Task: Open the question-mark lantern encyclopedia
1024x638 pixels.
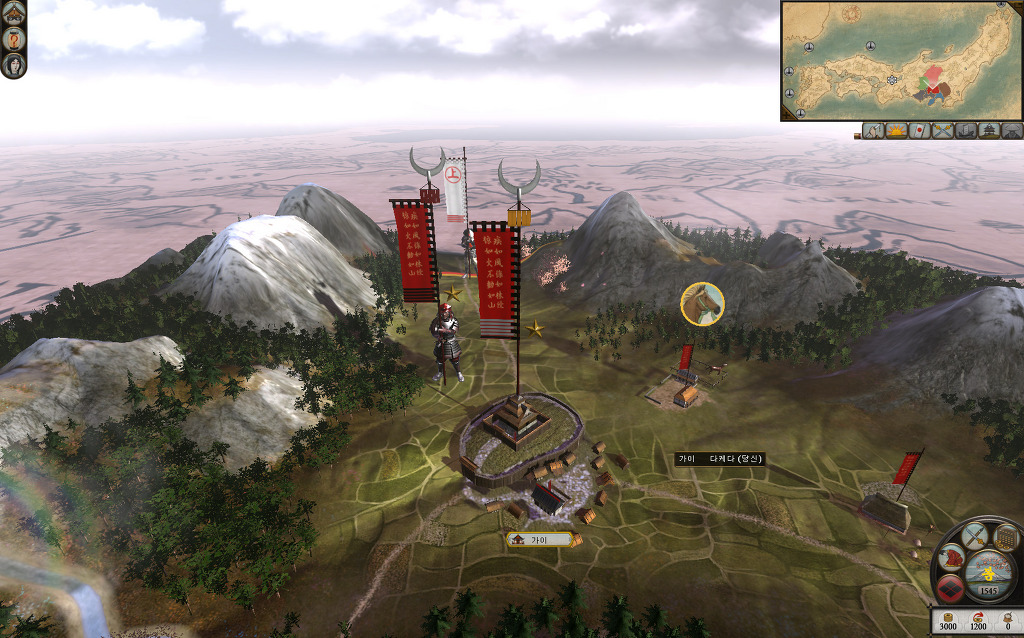Action: click(x=14, y=39)
